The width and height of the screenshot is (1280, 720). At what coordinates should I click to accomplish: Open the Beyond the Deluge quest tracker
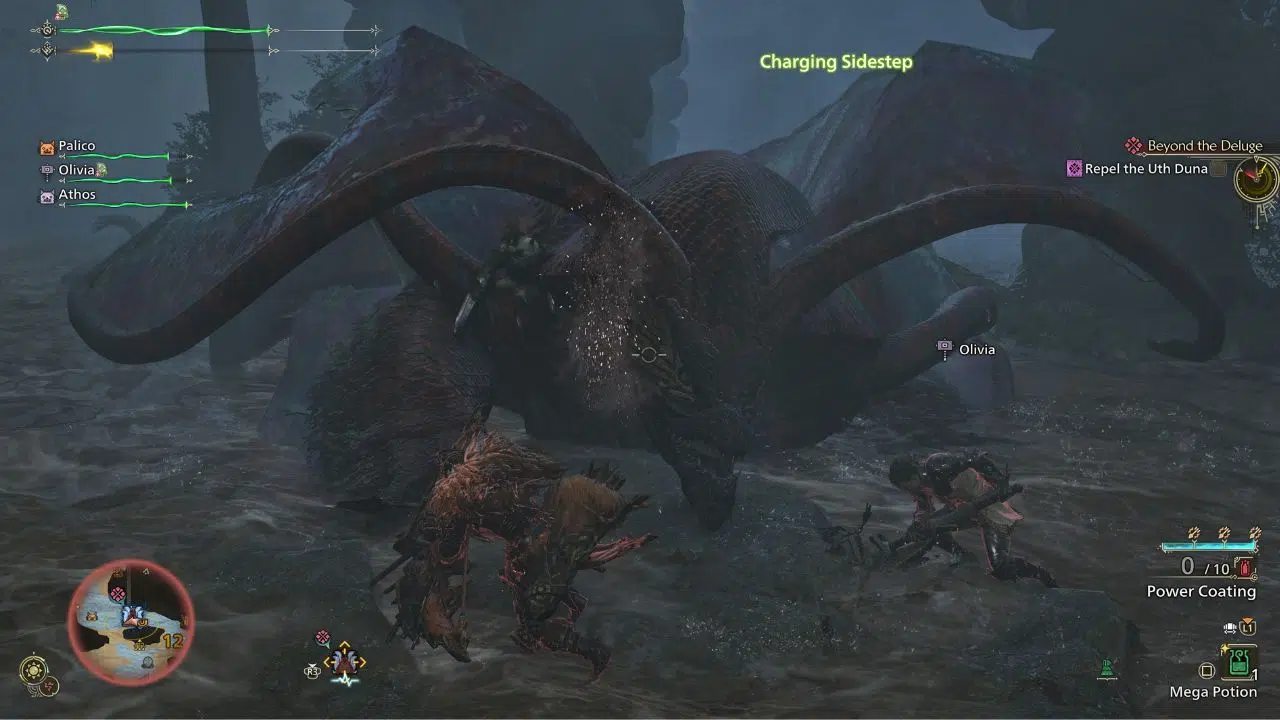(1204, 146)
